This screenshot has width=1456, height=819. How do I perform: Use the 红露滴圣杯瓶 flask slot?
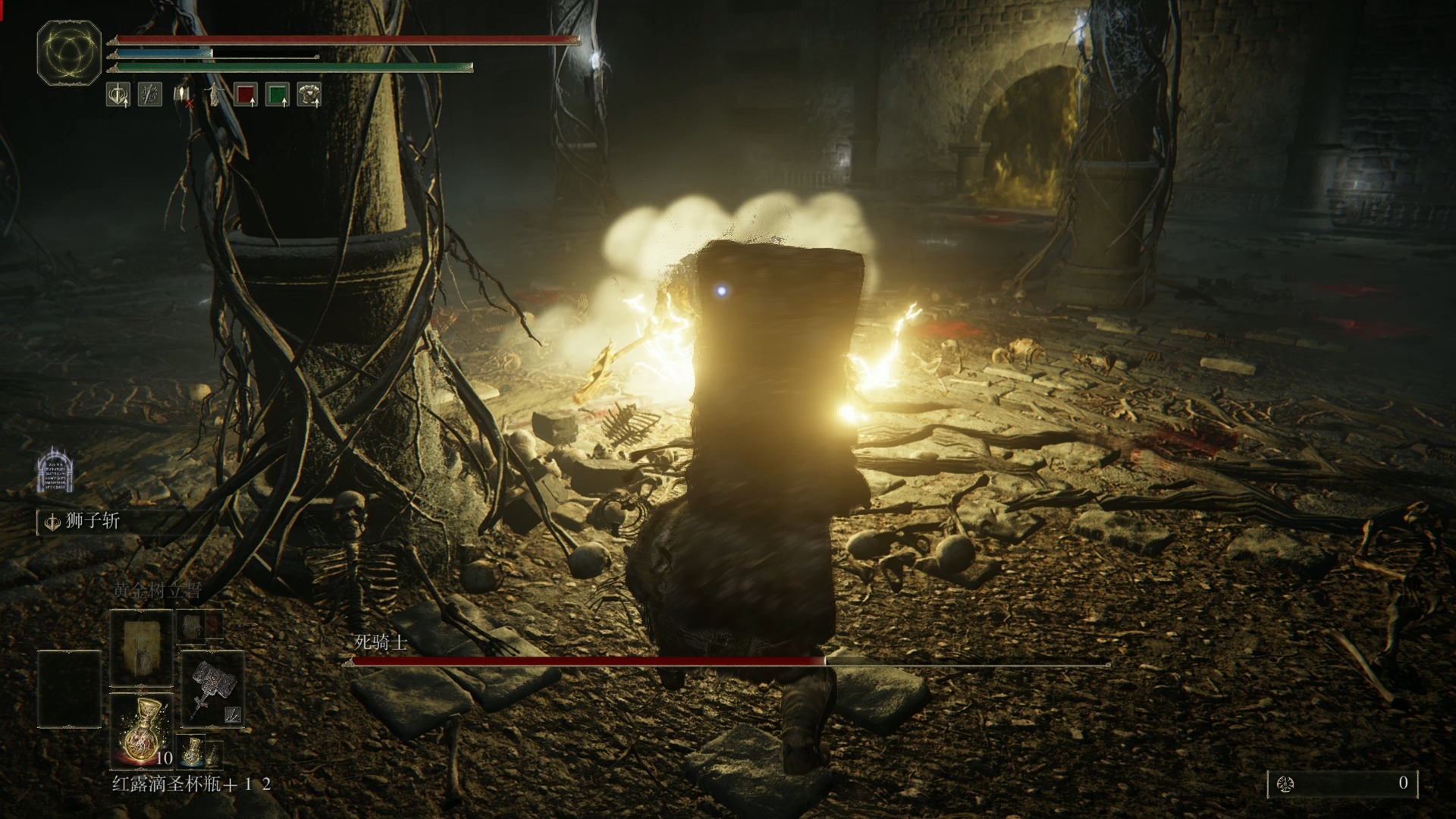click(142, 731)
